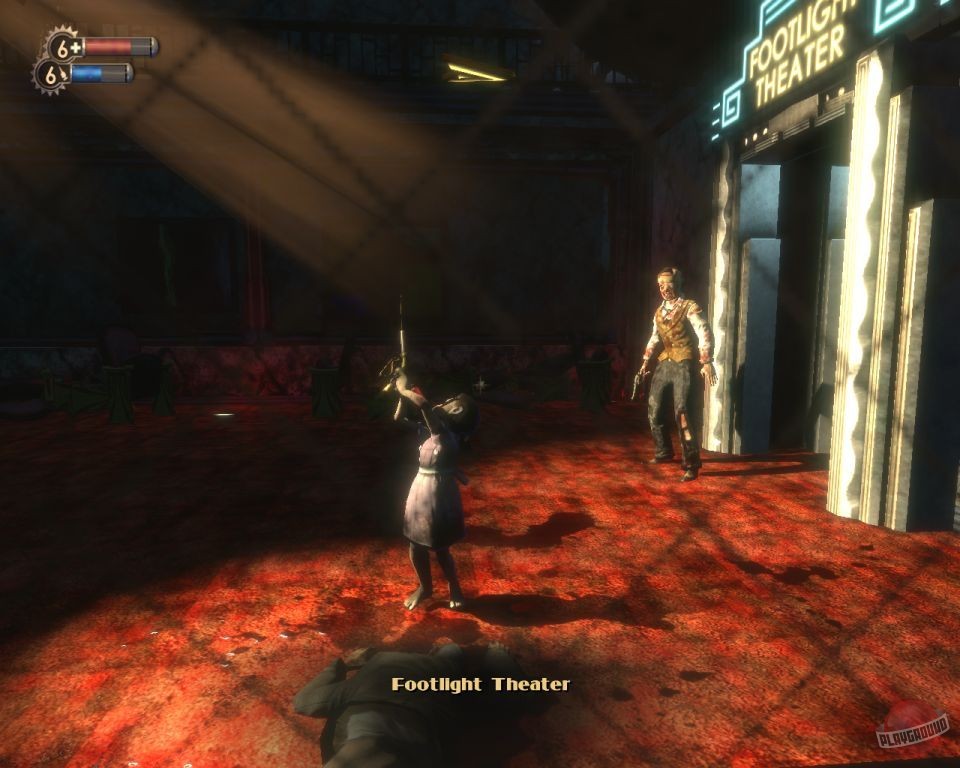Click the first aid kit gear icon

pyautogui.click(x=64, y=46)
